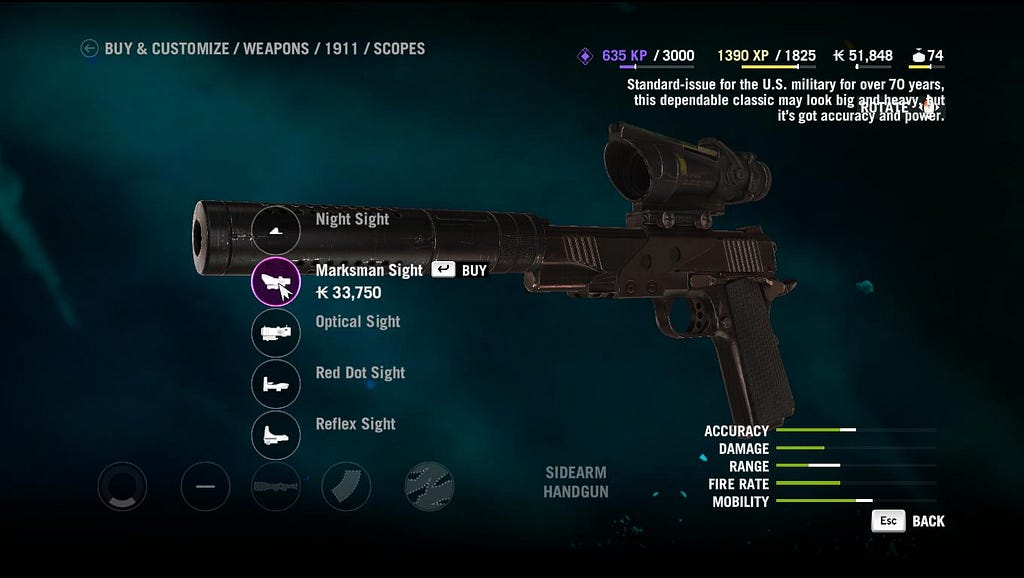Select the Night Sight scope
Screen dimensions: 1024x578
coord(276,231)
